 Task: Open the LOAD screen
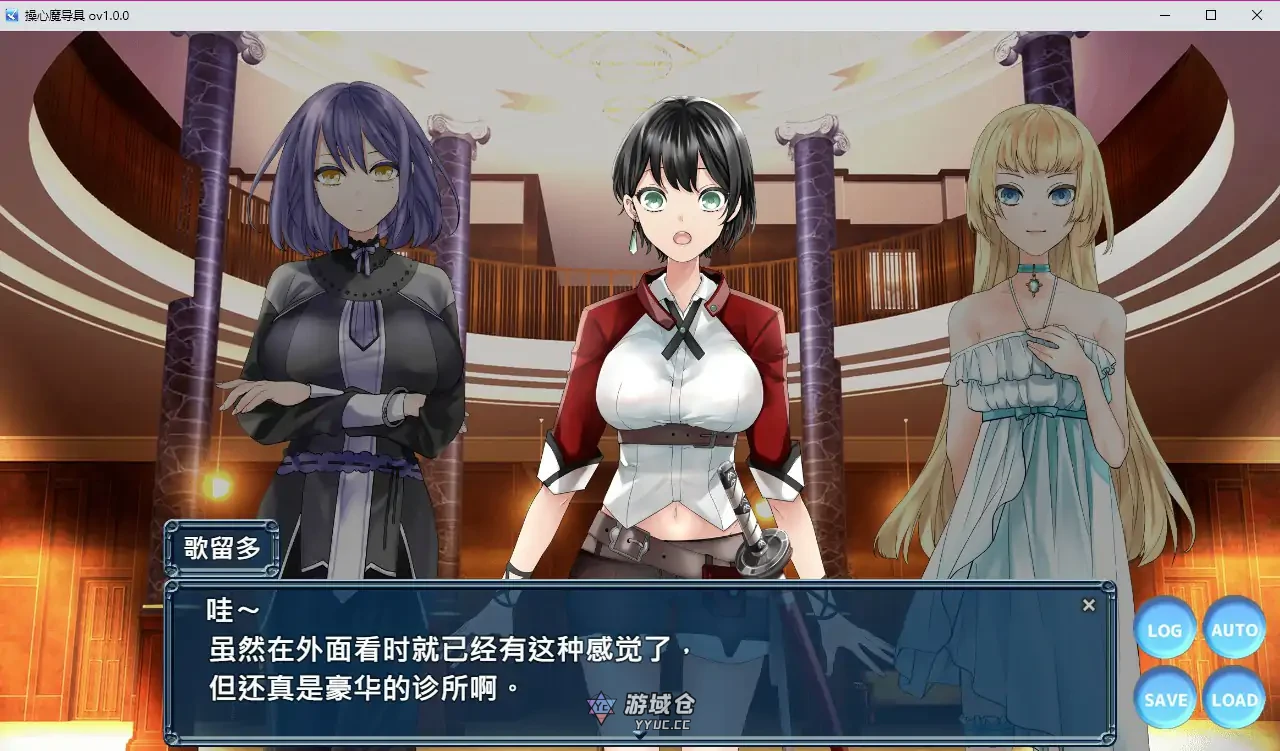click(x=1234, y=699)
